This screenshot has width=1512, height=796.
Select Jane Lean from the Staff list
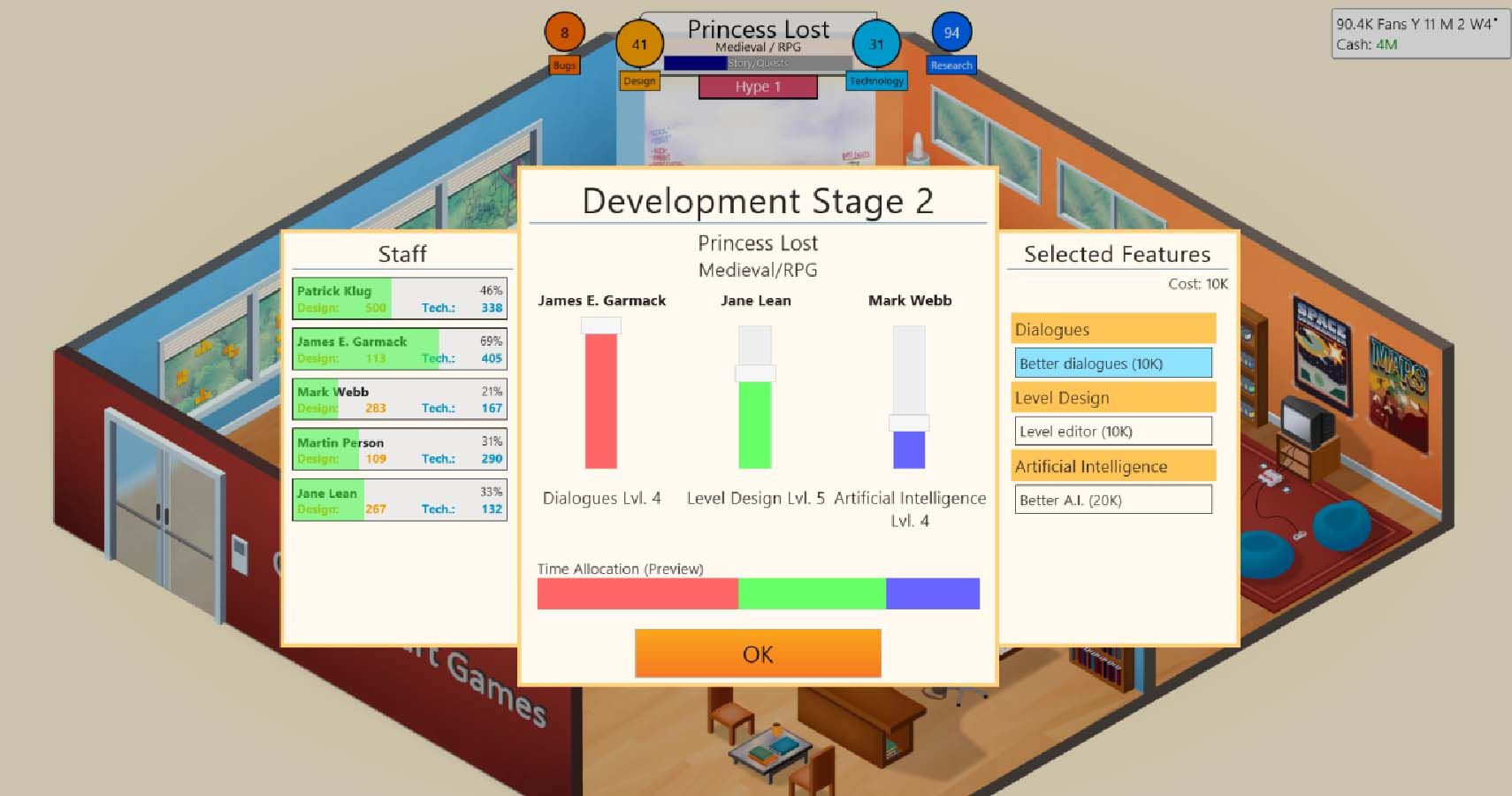[399, 500]
